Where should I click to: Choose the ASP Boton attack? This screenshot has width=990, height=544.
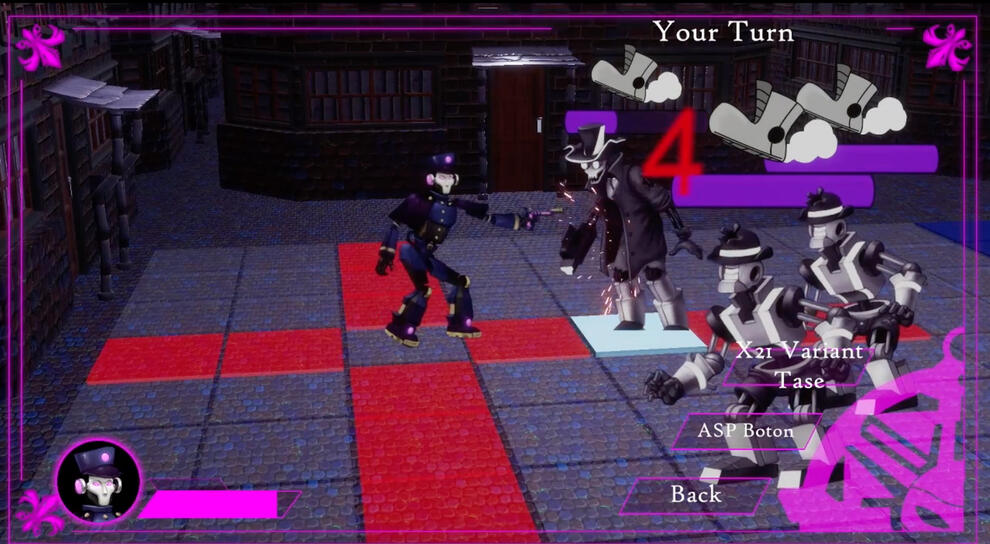pos(746,432)
